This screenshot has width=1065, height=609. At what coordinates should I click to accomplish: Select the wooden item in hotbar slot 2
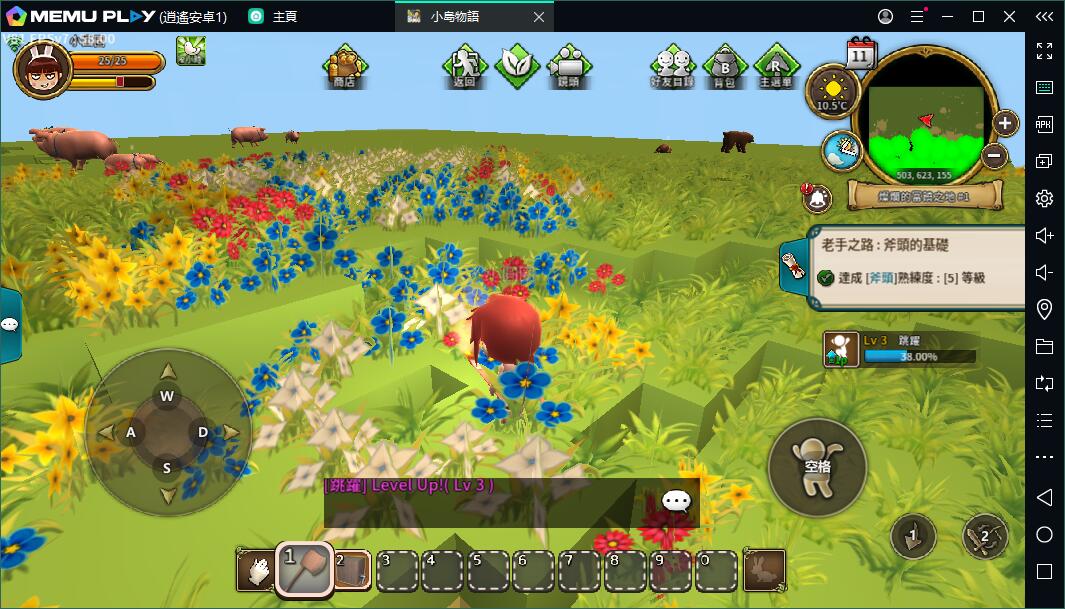click(351, 571)
